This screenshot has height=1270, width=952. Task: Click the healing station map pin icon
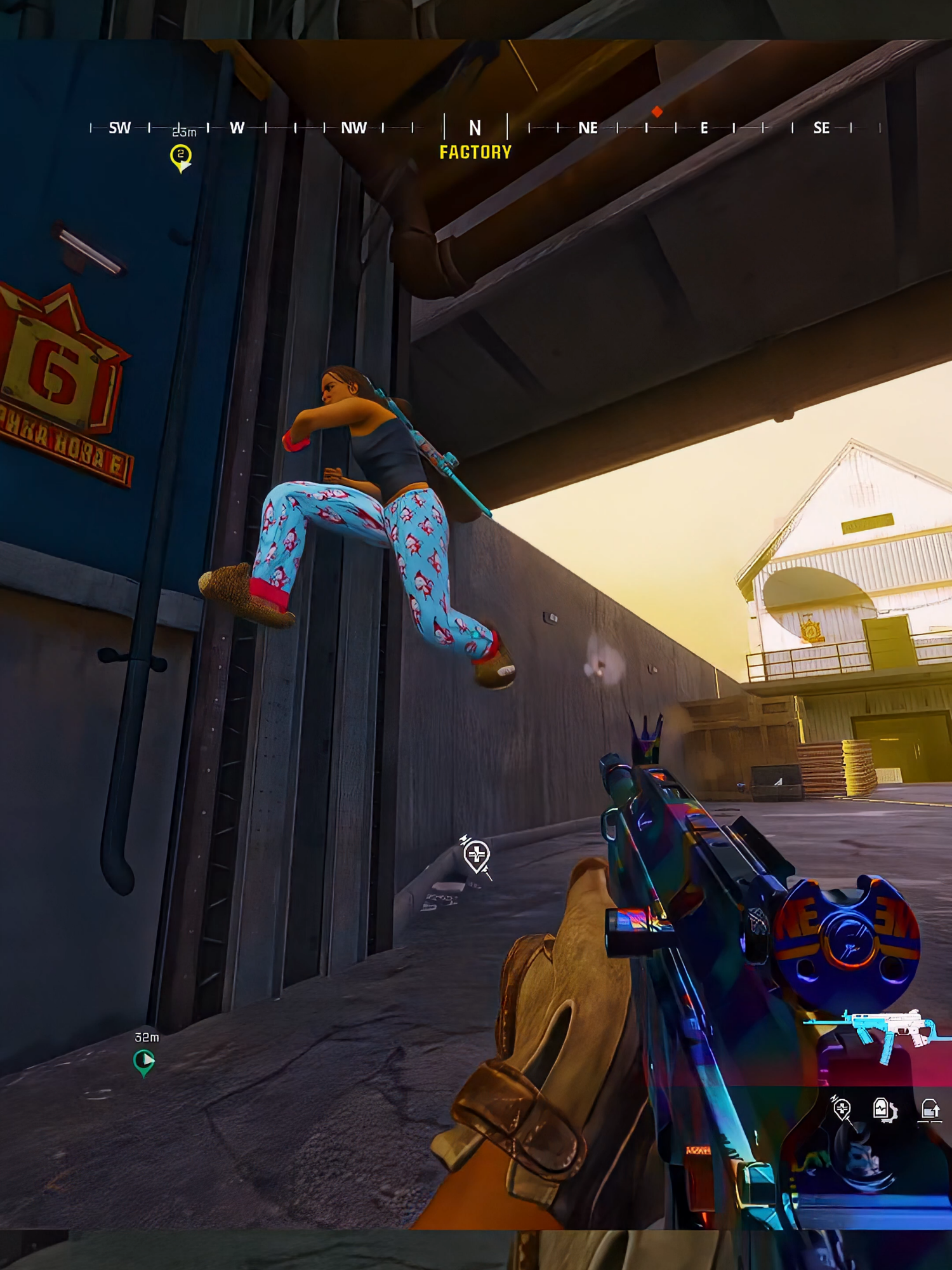476,854
